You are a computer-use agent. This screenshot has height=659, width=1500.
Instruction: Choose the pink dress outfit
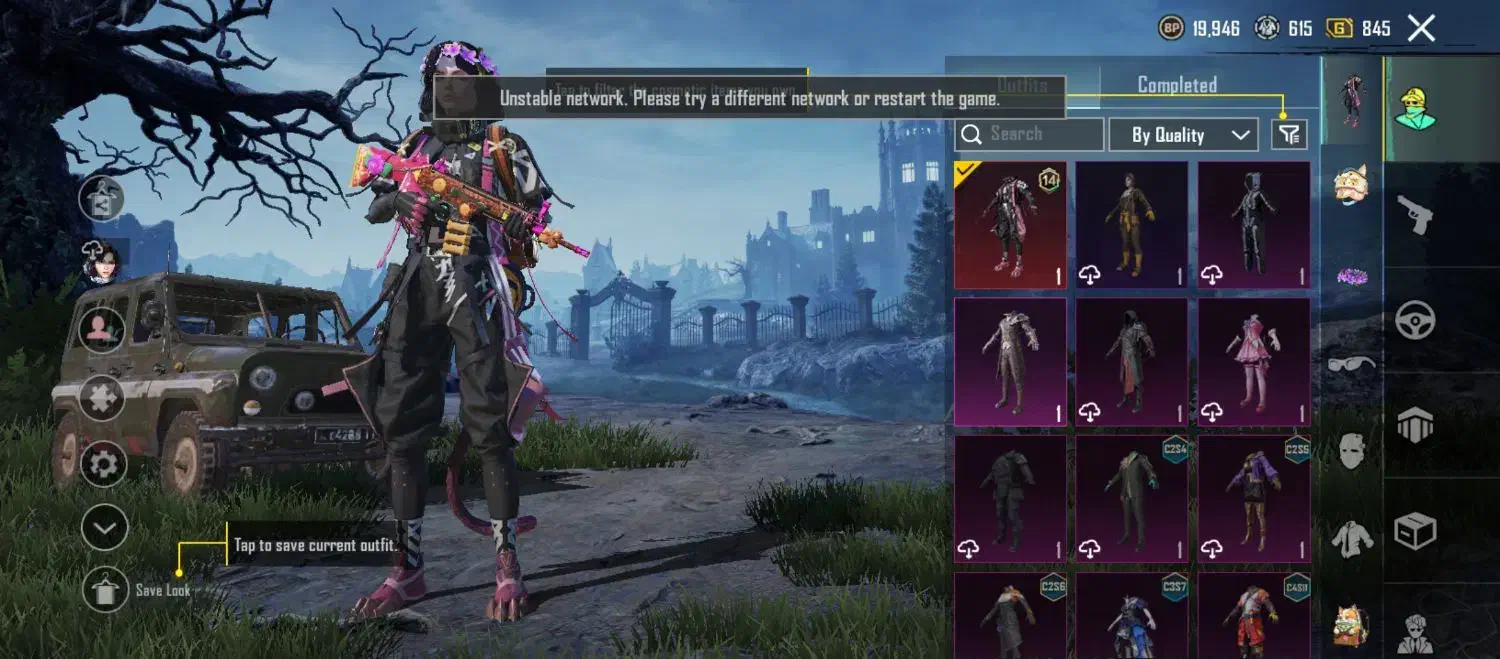(1254, 361)
